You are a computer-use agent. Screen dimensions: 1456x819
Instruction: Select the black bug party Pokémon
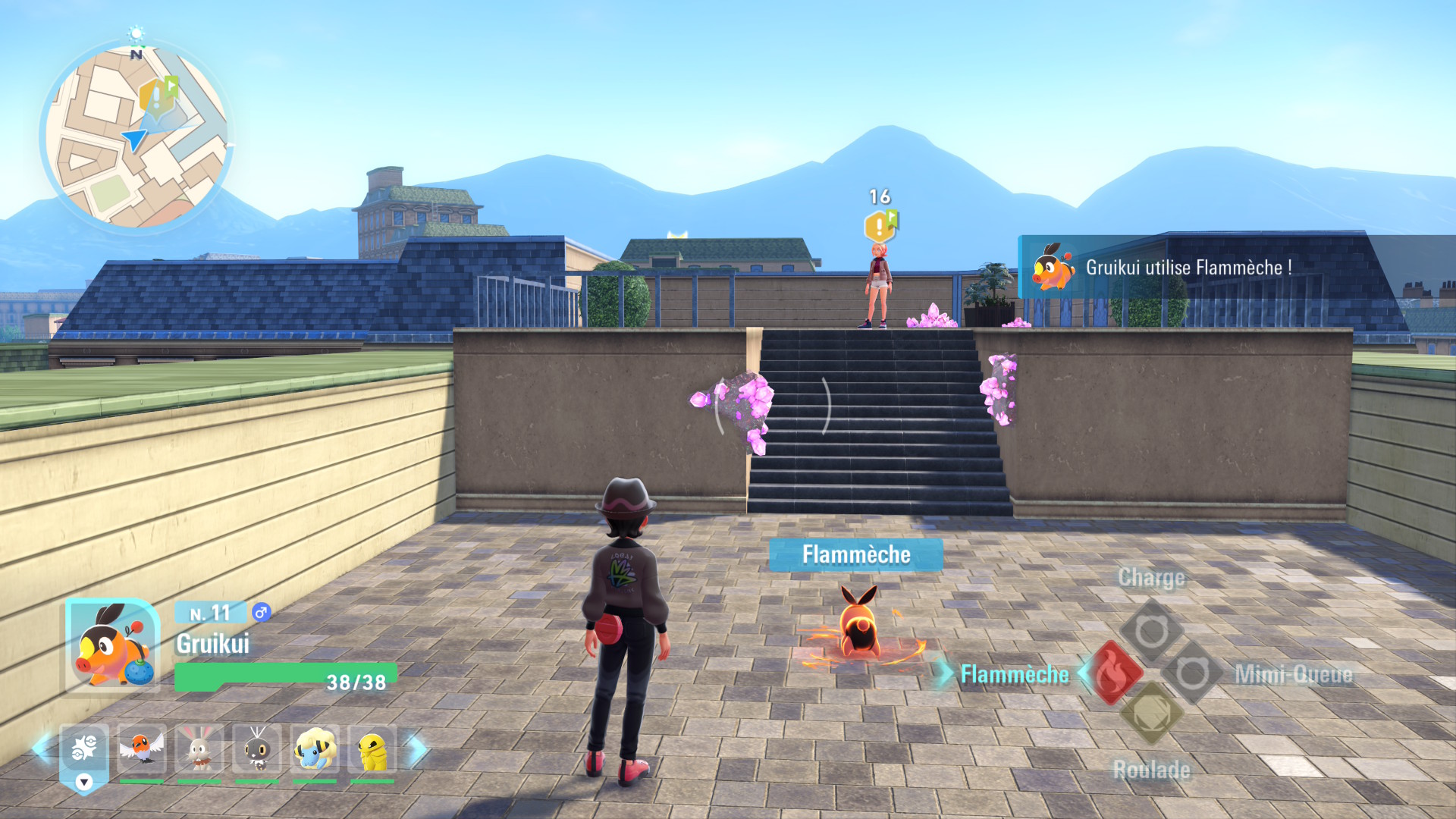pos(257,750)
